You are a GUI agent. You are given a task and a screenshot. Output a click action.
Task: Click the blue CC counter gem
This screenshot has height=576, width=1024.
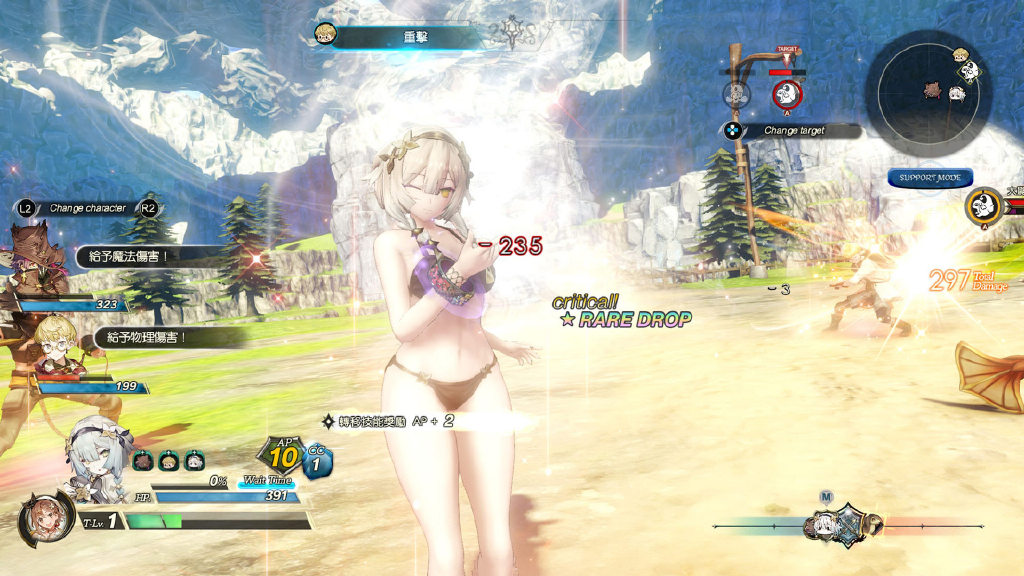(x=317, y=463)
